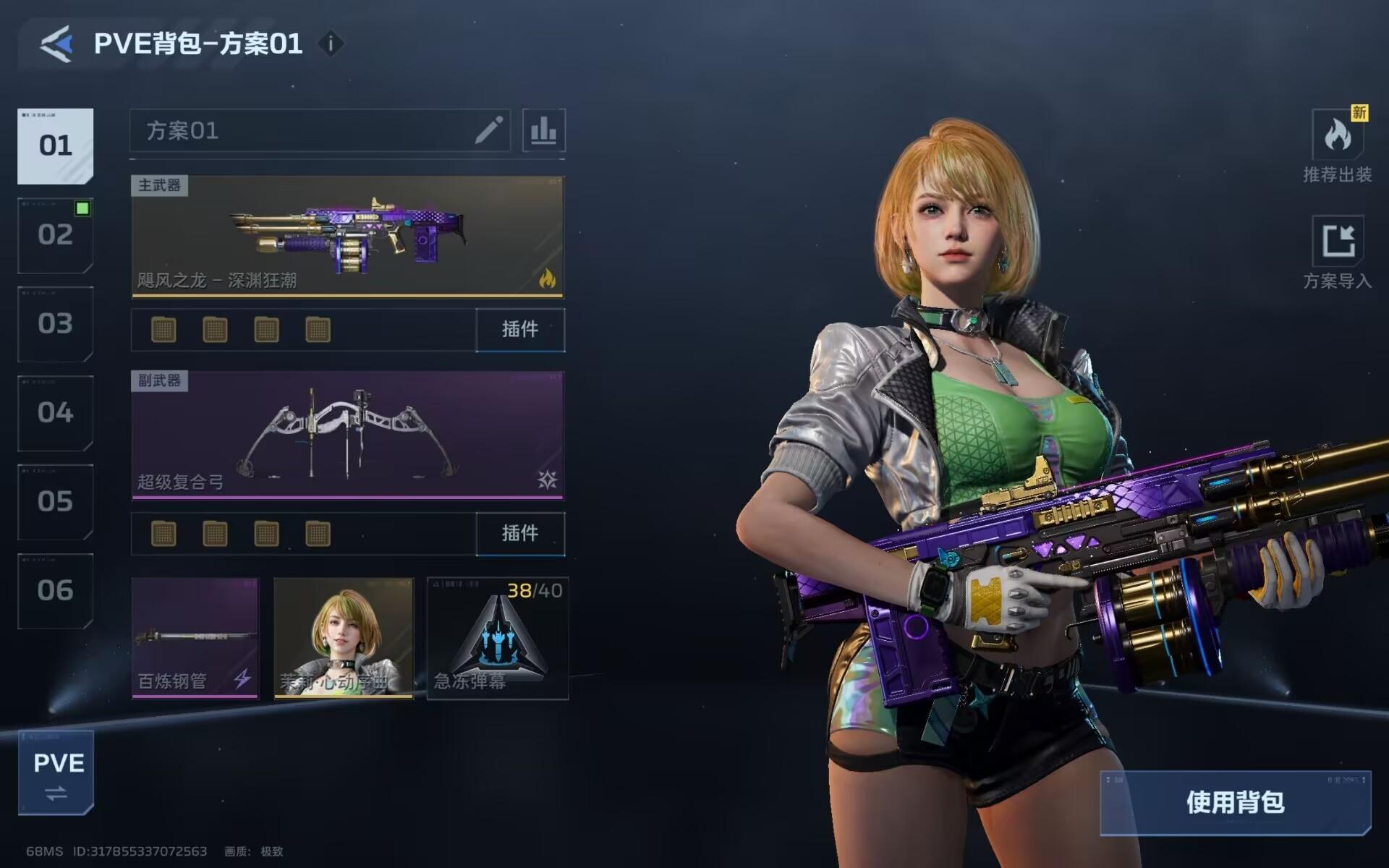The image size is (1389, 868).
Task: Rename 方案01 with the pencil icon
Action: (x=489, y=131)
